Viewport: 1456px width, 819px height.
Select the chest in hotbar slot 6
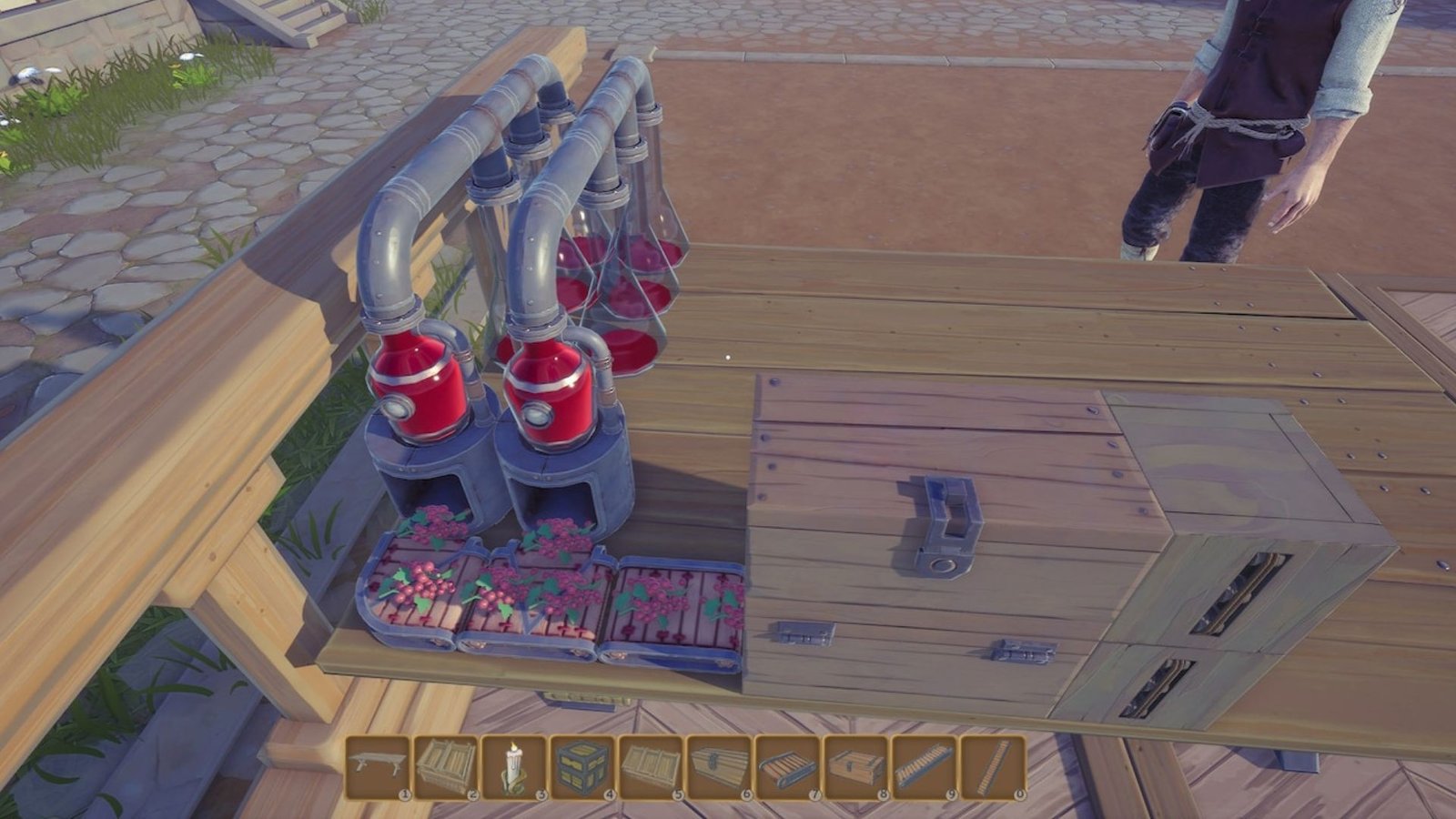(x=719, y=769)
